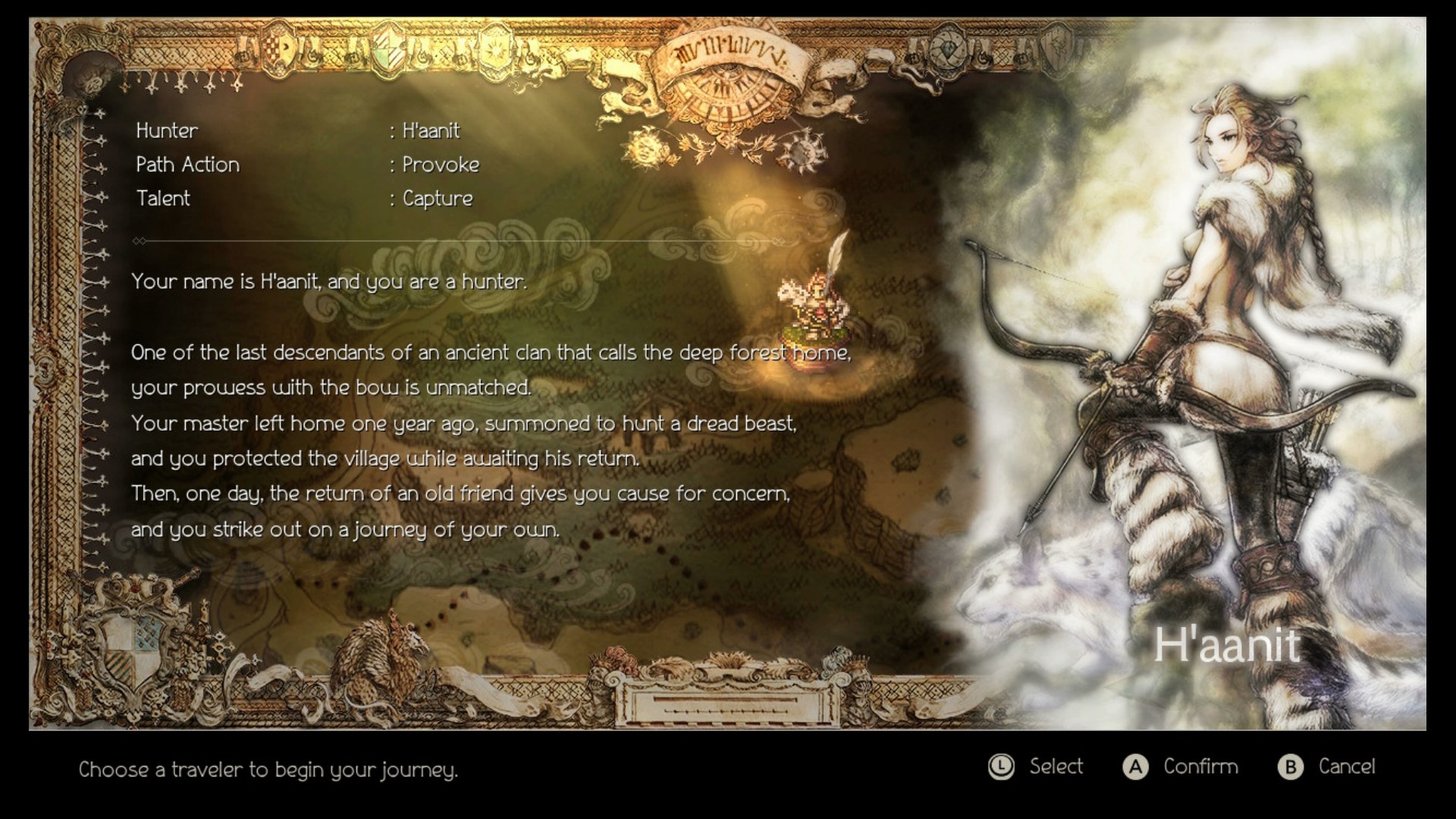Screen dimensions: 1456x819
Task: Click the H'aanit name label on the portrait
Action: pos(1228,644)
